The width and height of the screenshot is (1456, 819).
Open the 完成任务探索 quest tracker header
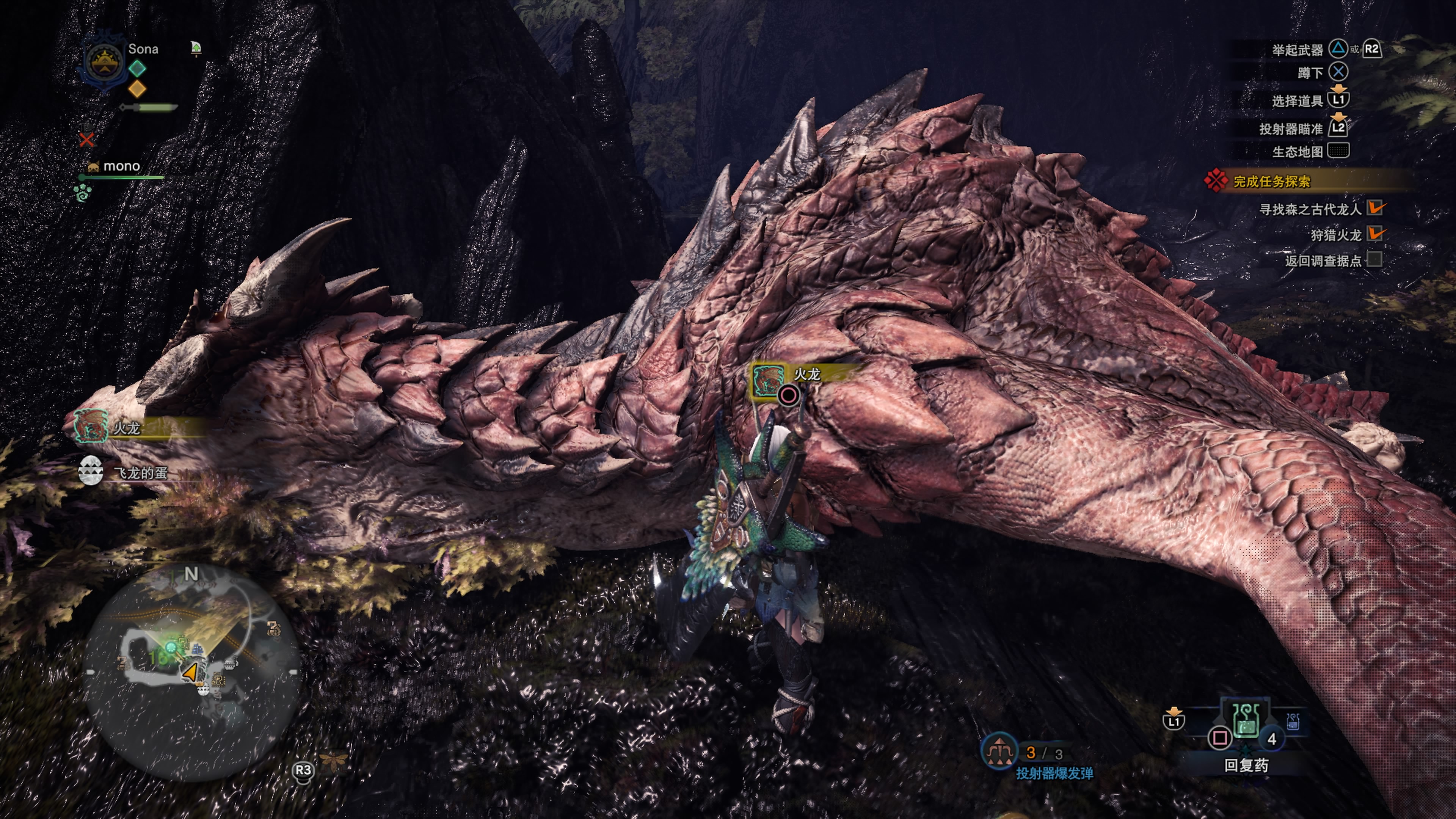tap(1271, 182)
